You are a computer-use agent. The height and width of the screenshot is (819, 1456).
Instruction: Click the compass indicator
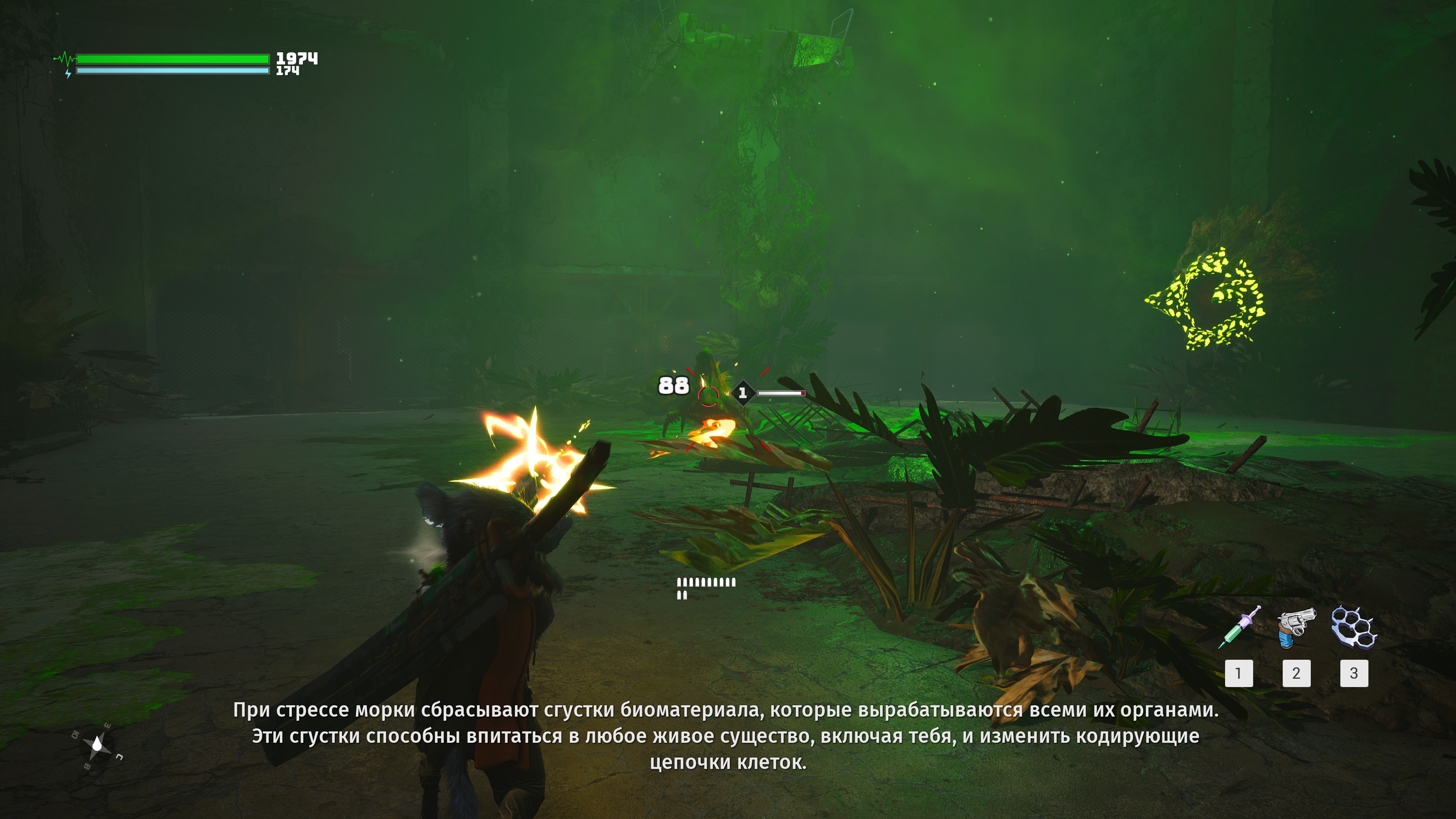(97, 745)
